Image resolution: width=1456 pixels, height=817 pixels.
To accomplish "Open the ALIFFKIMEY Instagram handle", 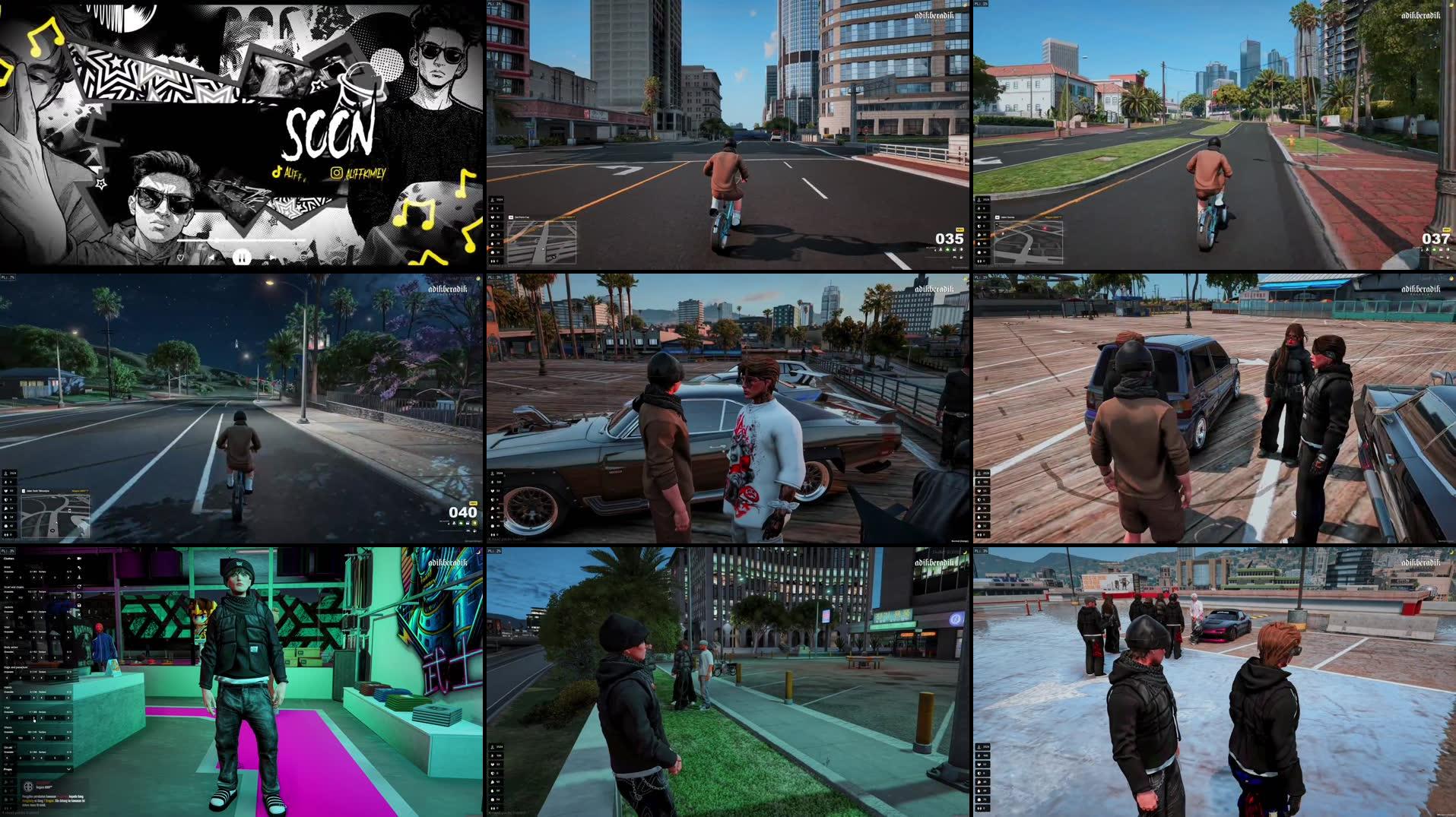I will pyautogui.click(x=366, y=175).
